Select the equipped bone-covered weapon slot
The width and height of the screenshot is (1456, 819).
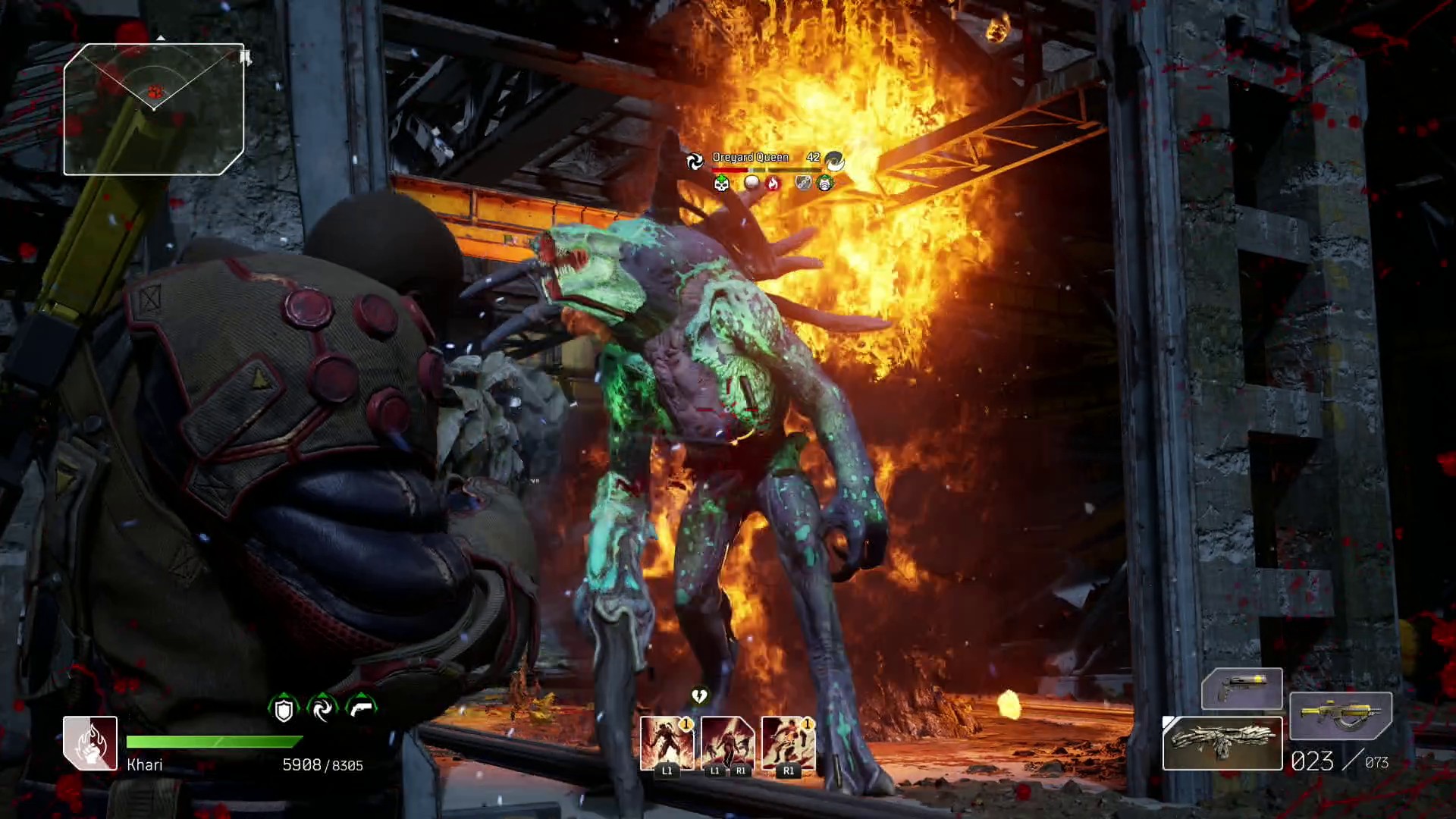pyautogui.click(x=1222, y=742)
